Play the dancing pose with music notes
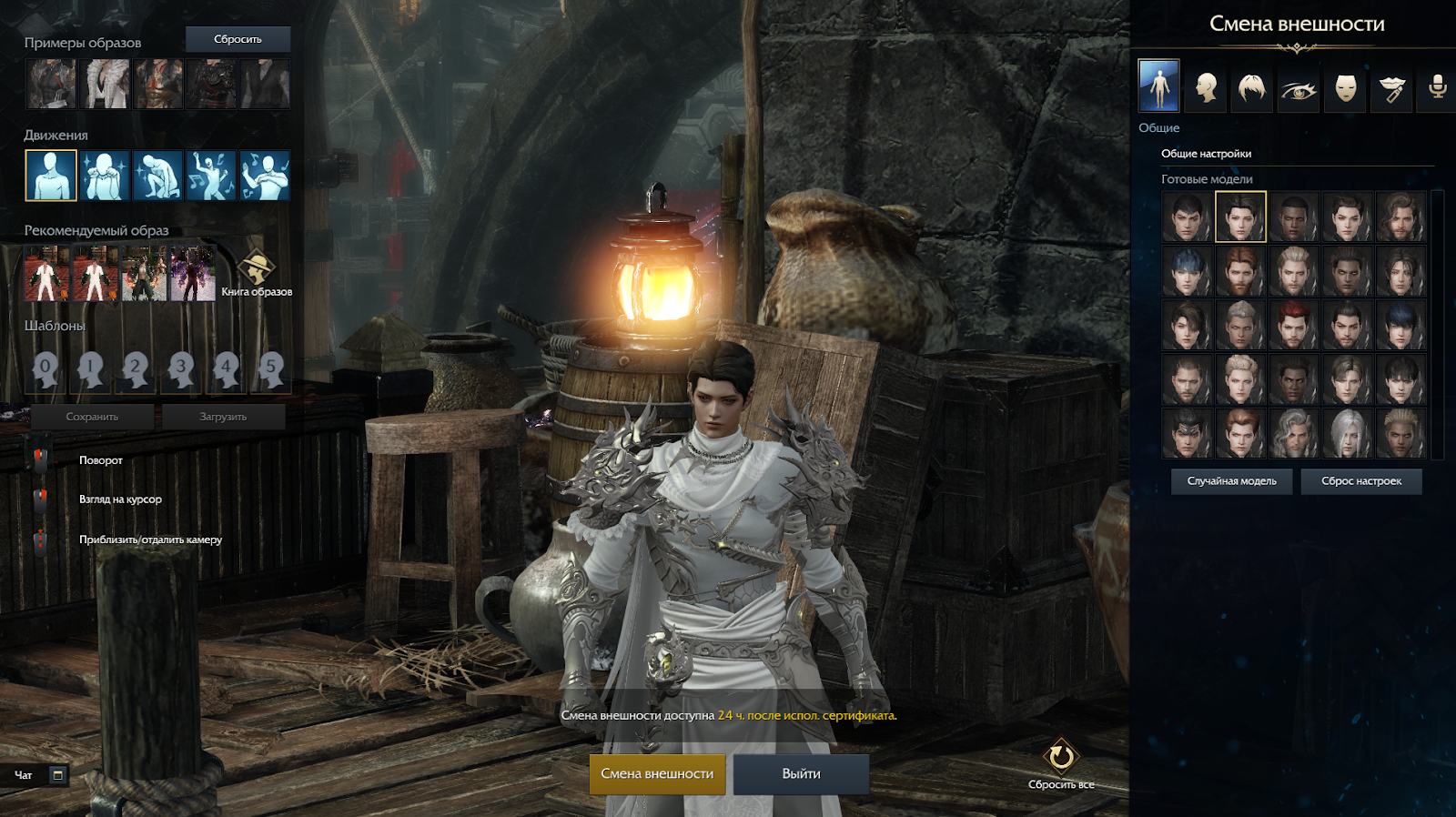1456x817 pixels. pos(211,176)
